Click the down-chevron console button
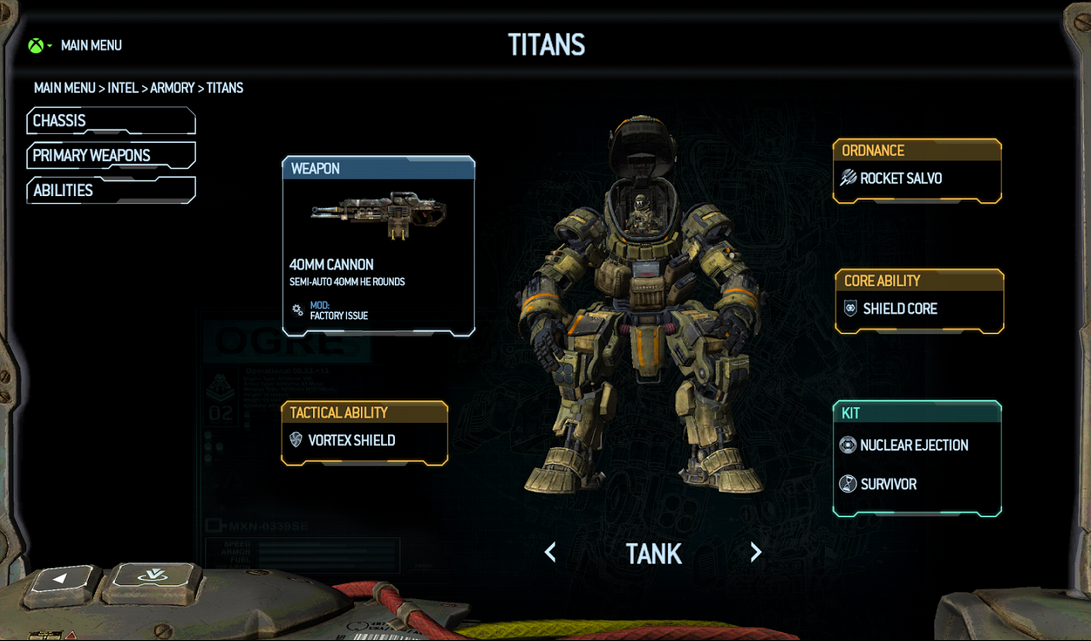 (152, 576)
